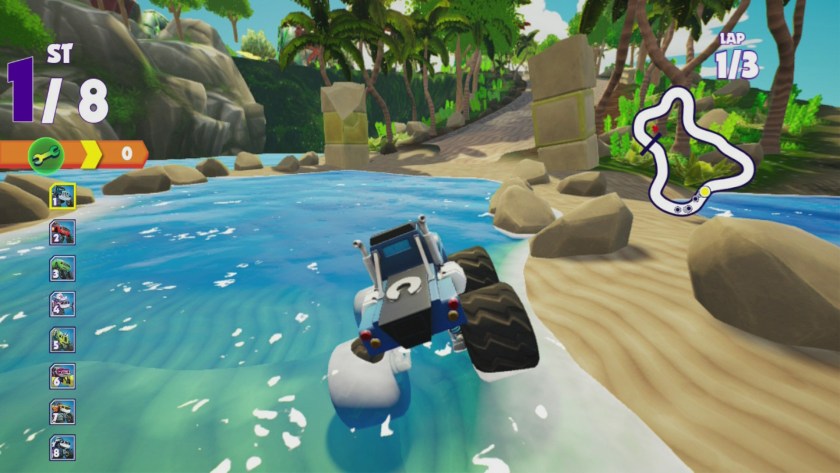Select the seventh-place racer portrait

(x=63, y=412)
